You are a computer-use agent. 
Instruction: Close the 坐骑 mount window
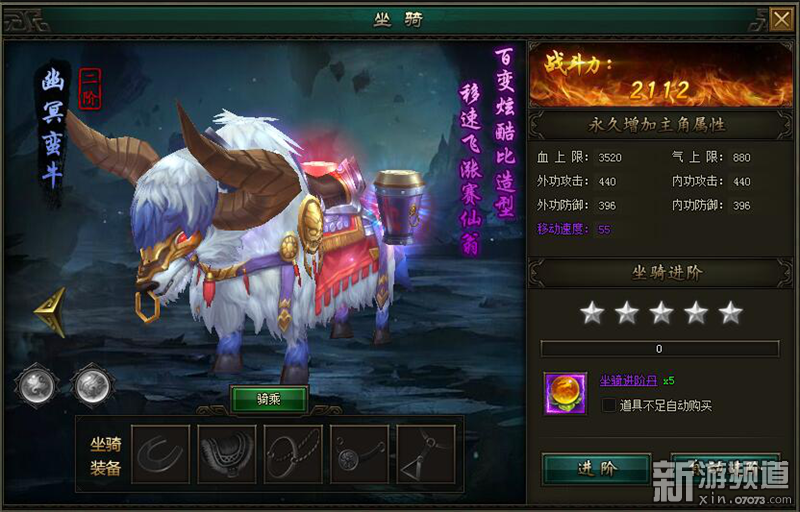(781, 19)
